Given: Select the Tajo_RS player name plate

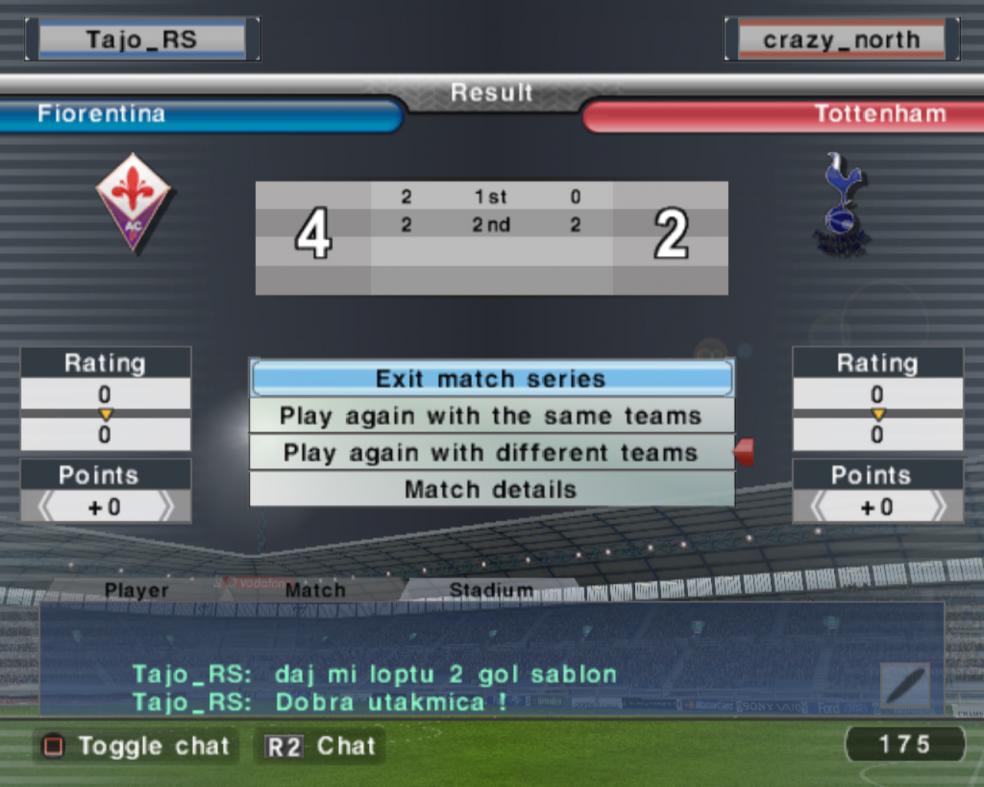Looking at the screenshot, I should (142, 40).
